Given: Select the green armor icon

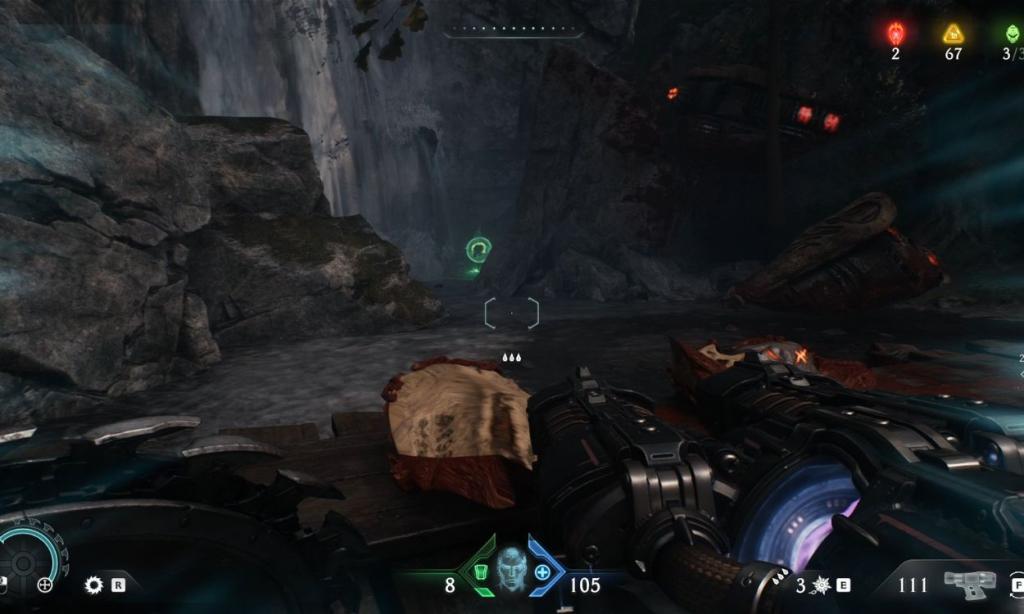Looking at the screenshot, I should click(x=481, y=573).
